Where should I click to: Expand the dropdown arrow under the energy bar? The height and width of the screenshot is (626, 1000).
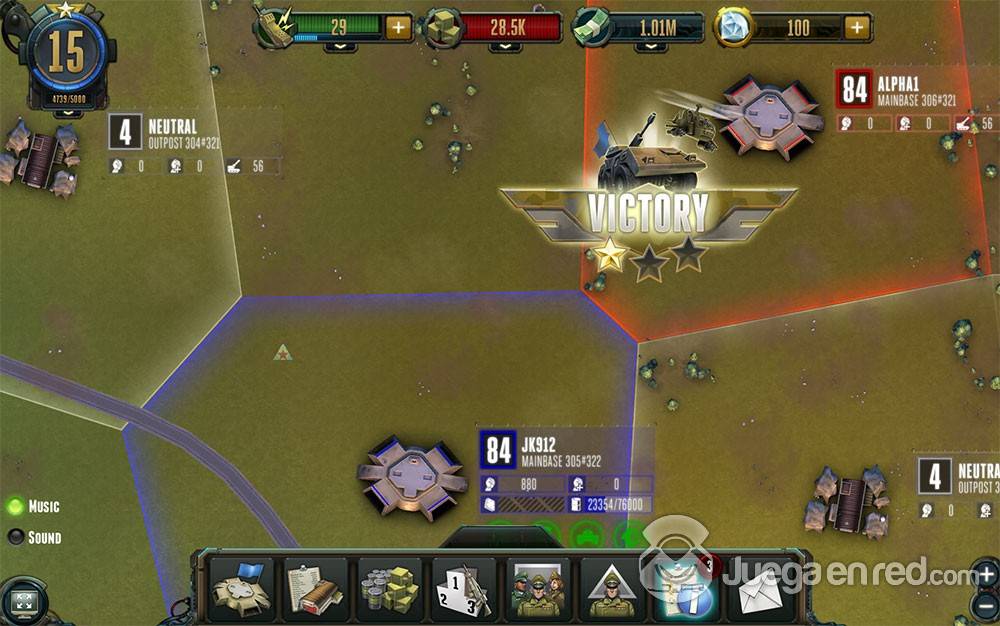pos(340,46)
